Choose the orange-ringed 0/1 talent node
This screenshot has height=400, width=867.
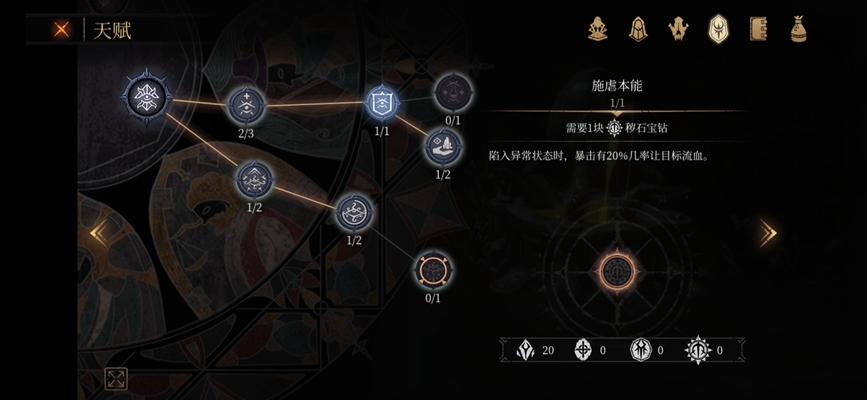(x=433, y=269)
